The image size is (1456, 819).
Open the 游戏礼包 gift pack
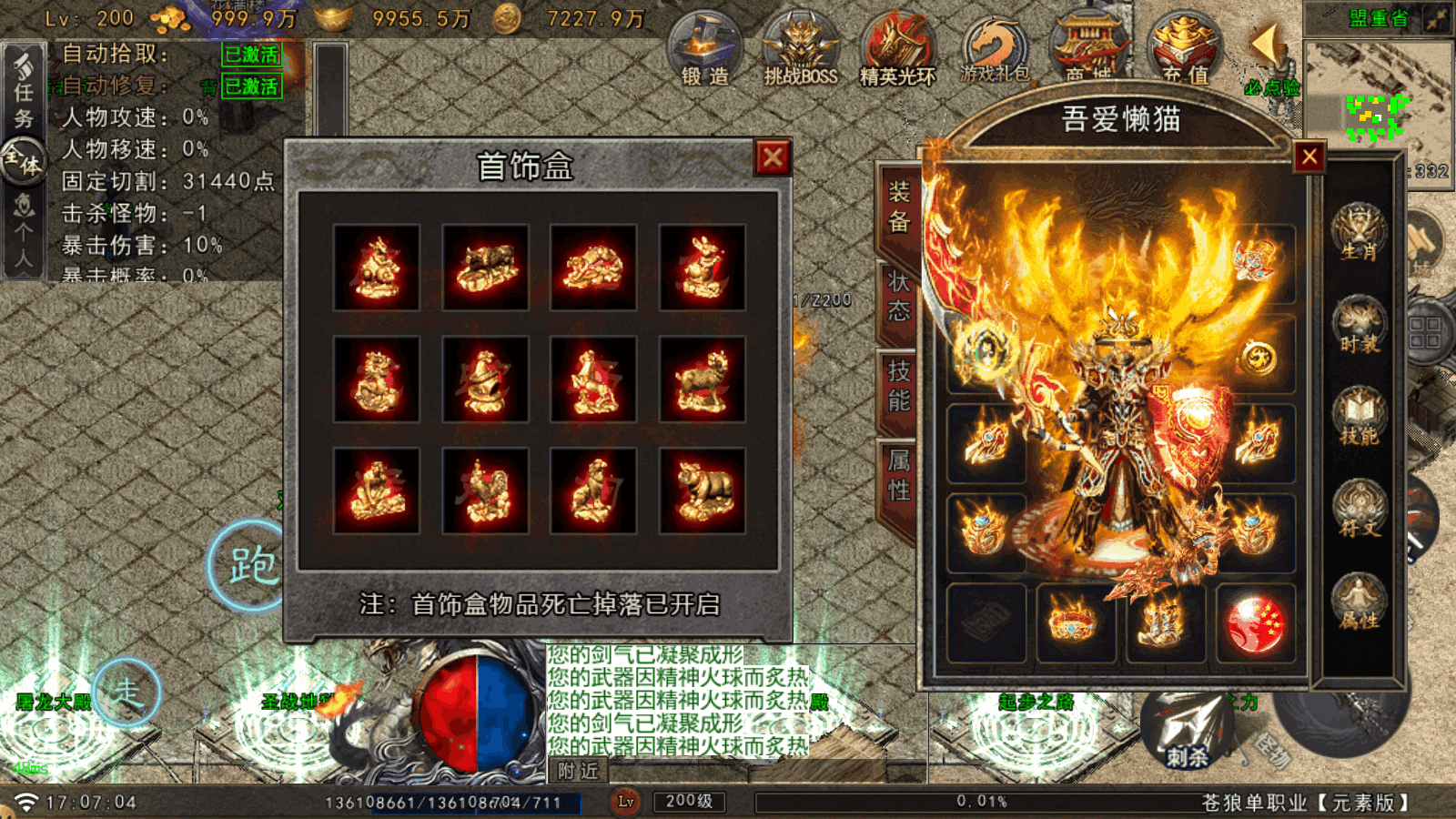995,49
